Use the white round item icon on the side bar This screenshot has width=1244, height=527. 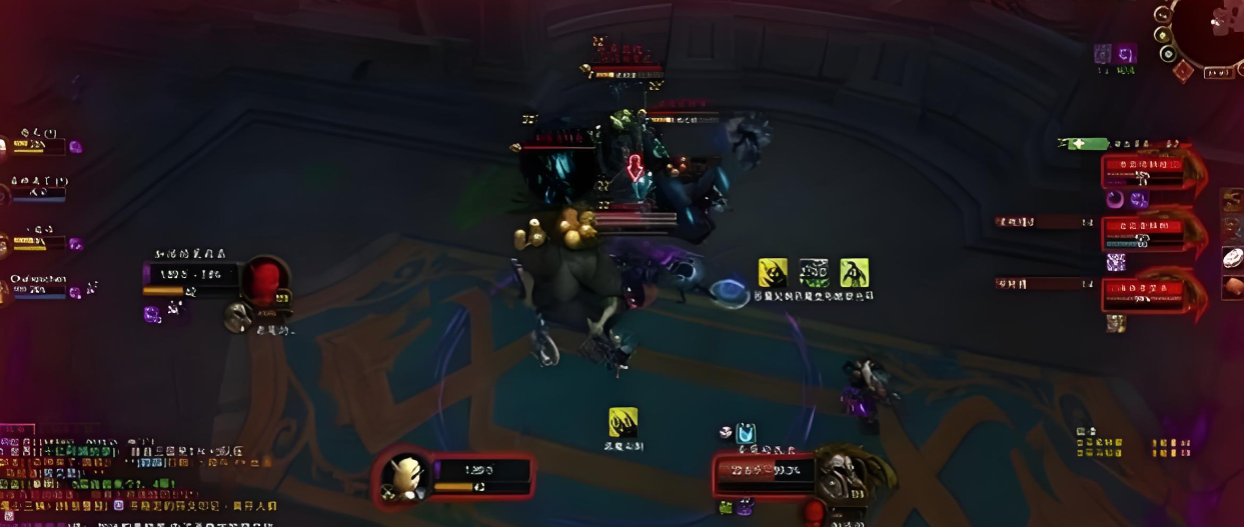pyautogui.click(x=1233, y=258)
